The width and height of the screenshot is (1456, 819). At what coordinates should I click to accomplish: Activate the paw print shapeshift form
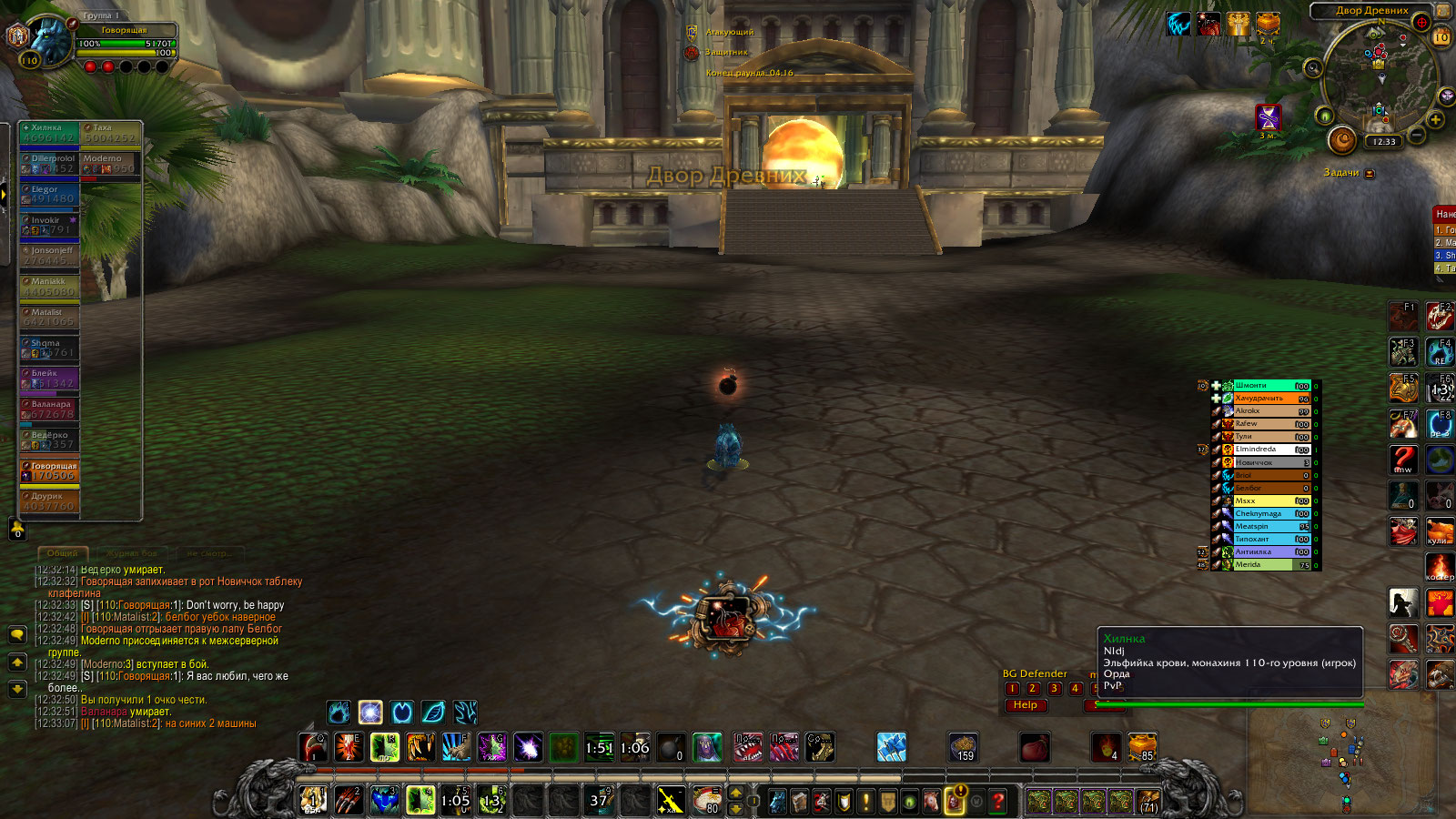click(x=339, y=712)
